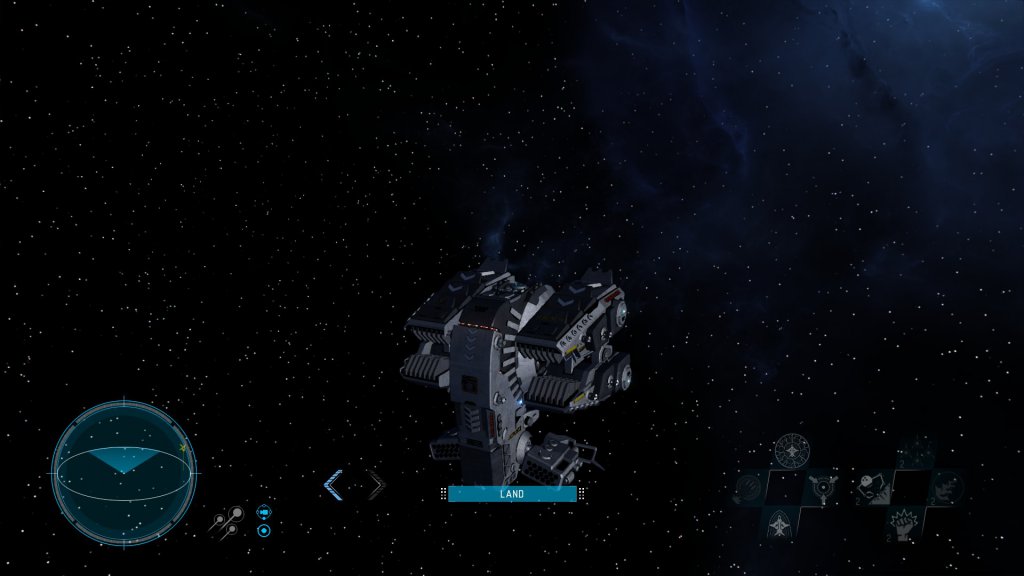
Task: Open the spherical radar display
Action: point(124,473)
